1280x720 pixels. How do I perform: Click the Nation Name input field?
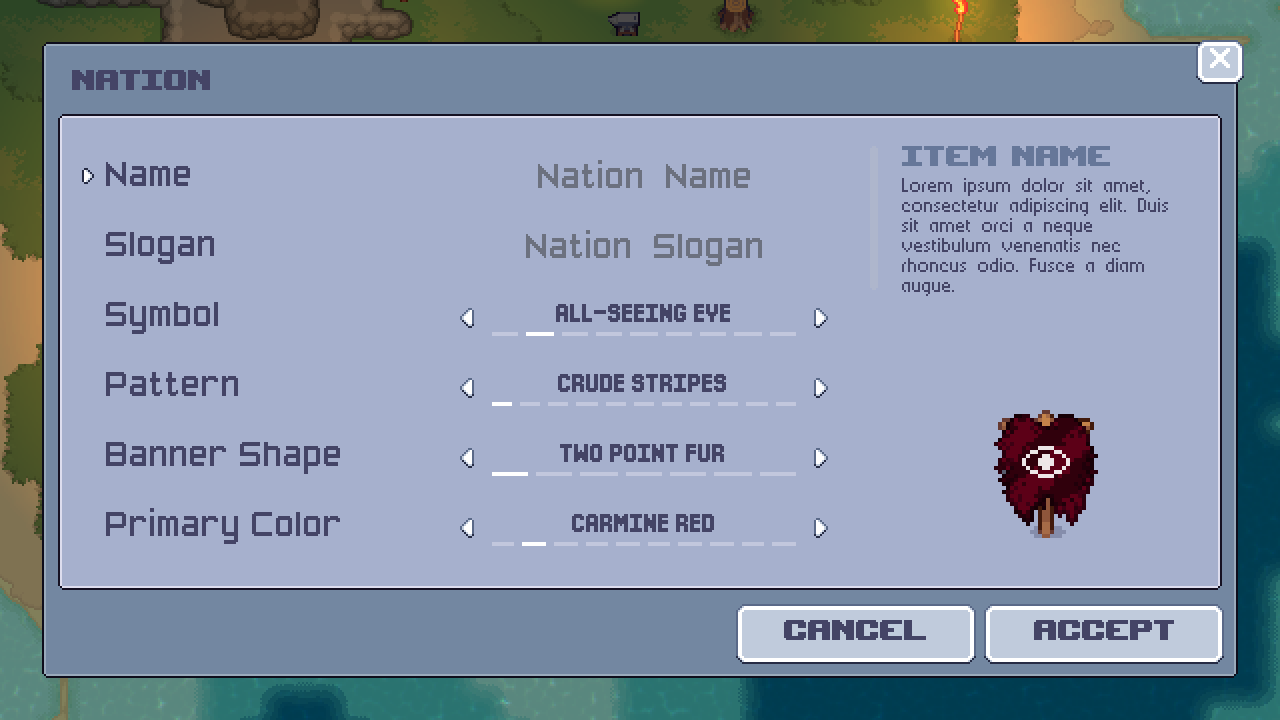coord(643,177)
